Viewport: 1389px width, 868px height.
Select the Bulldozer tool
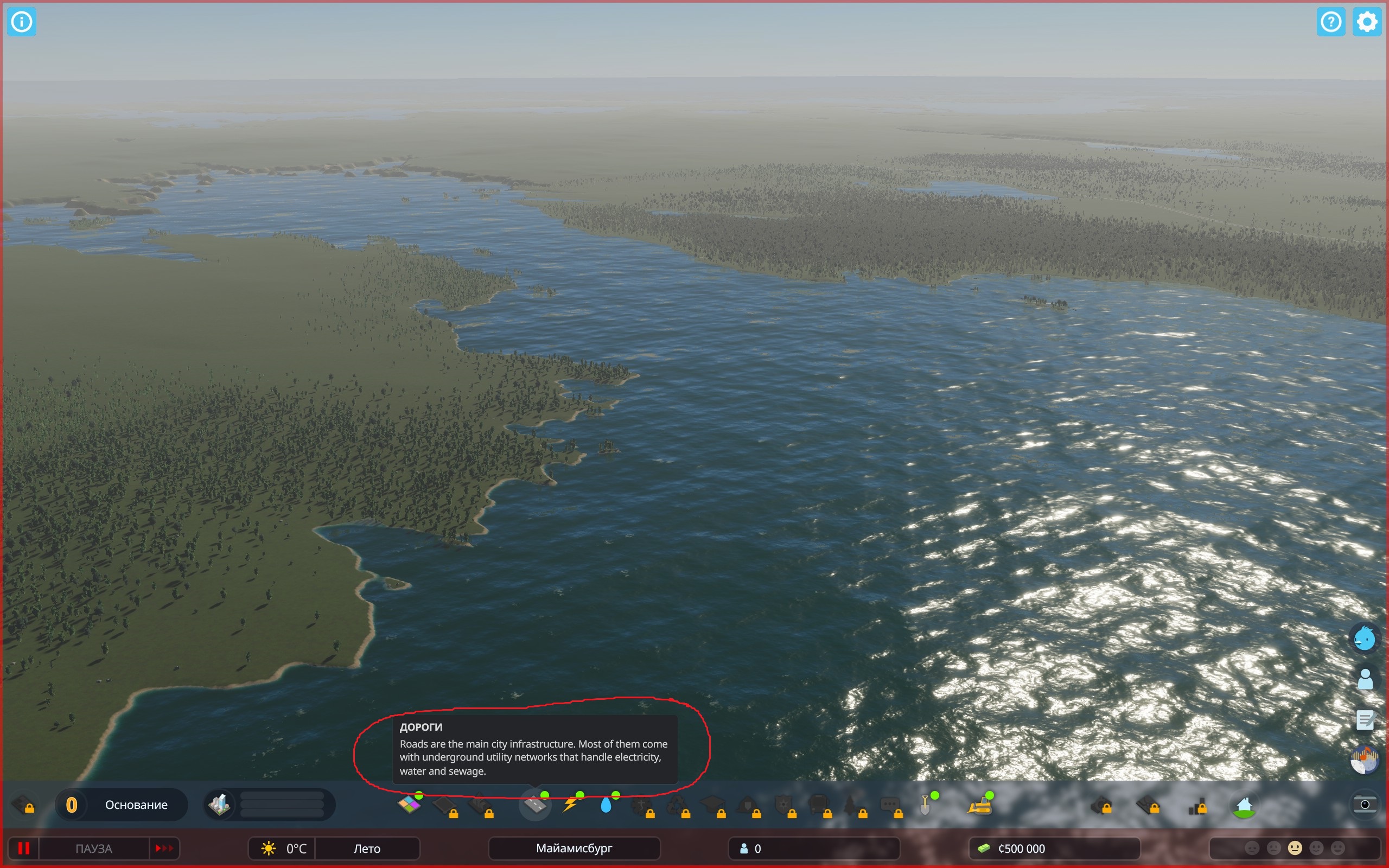pos(983,805)
